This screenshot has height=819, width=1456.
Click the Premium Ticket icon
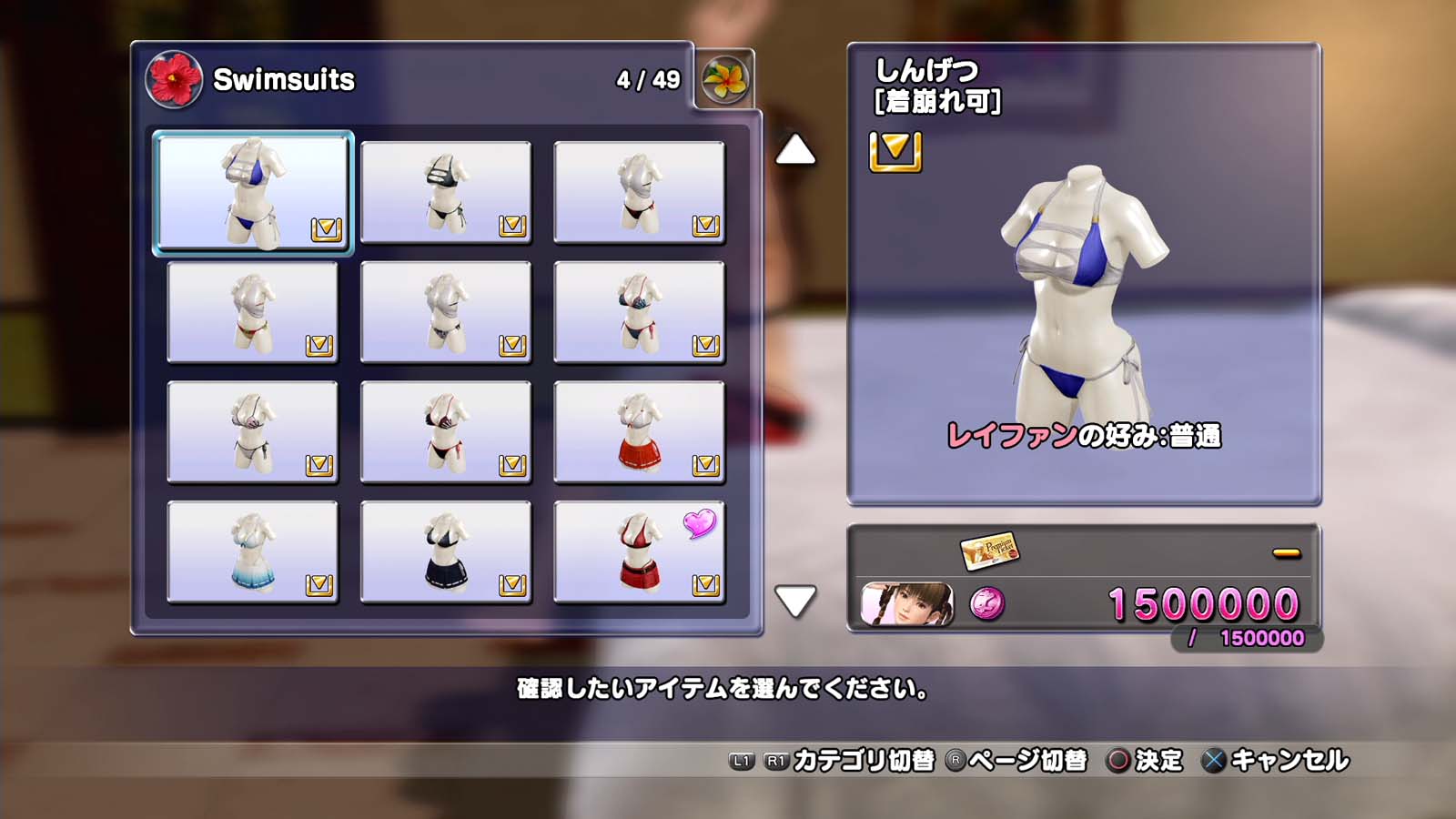989,551
